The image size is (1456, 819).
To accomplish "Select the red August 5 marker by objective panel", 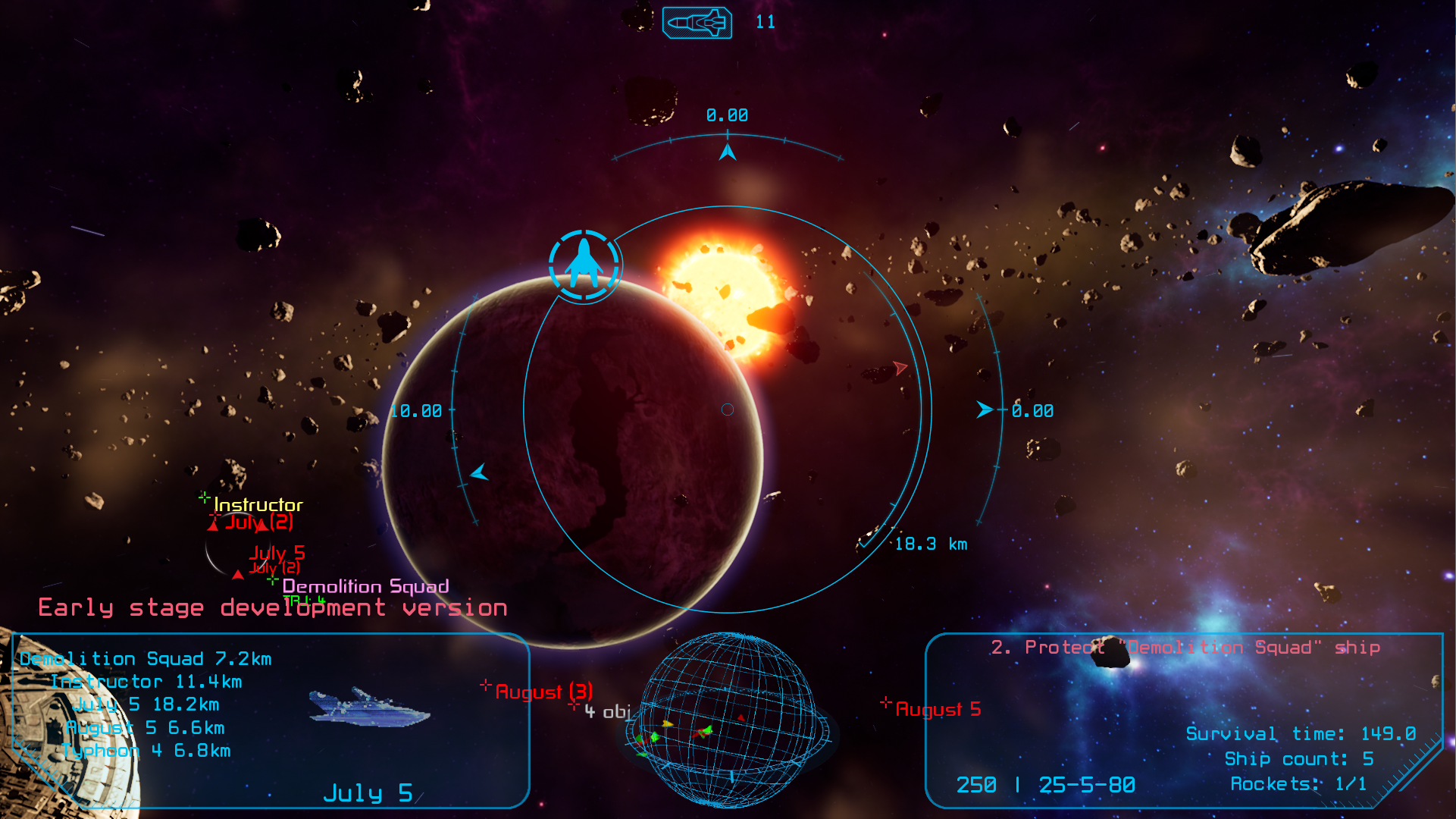I will click(938, 710).
